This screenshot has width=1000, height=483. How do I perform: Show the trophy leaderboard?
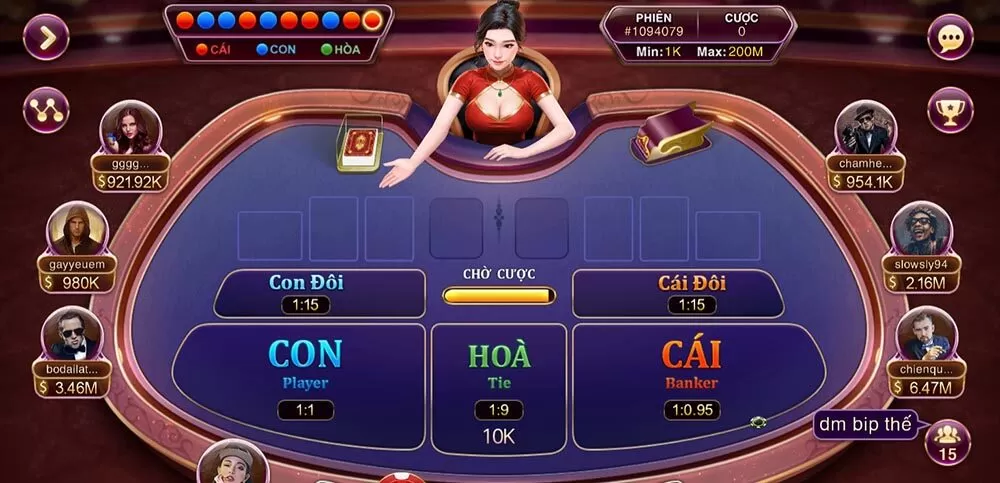point(949,110)
